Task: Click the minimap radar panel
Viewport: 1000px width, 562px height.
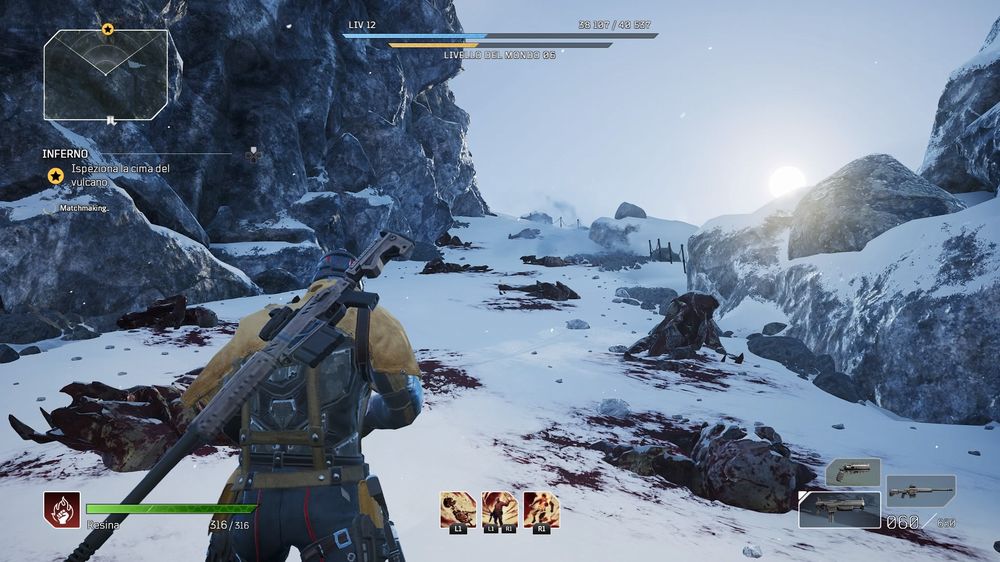Action: [105, 74]
